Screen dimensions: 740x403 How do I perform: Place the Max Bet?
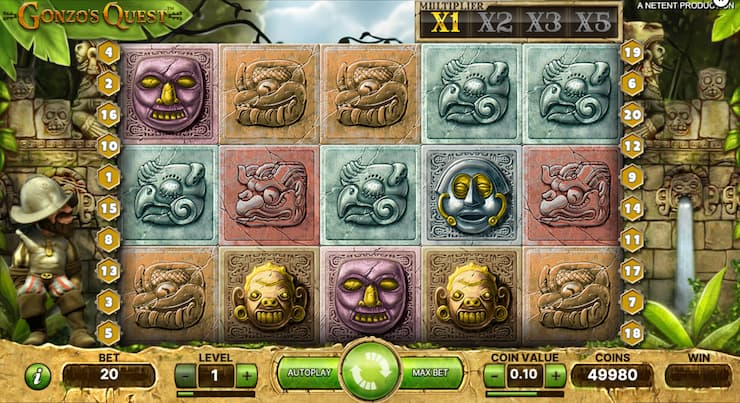[x=432, y=373]
